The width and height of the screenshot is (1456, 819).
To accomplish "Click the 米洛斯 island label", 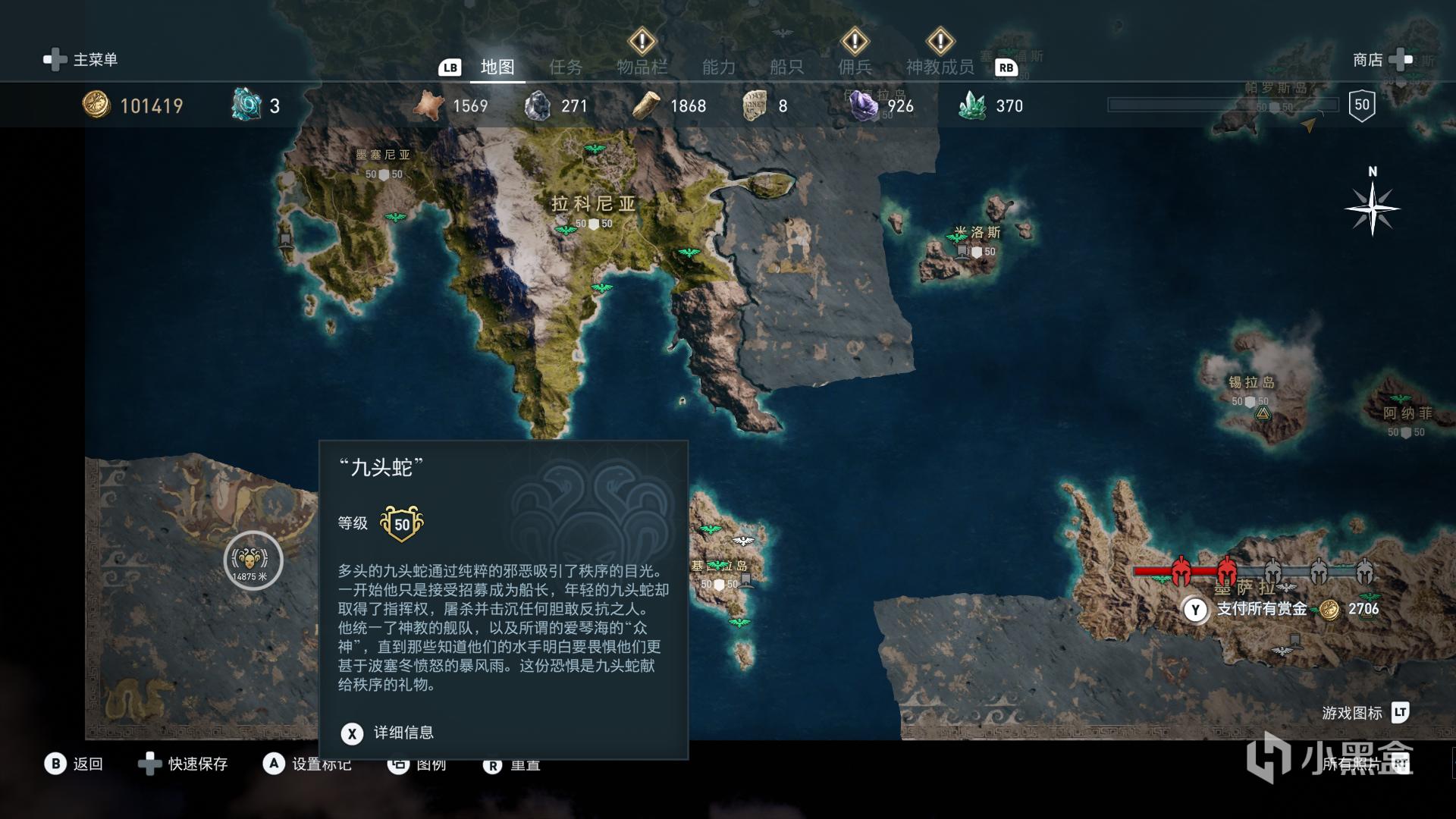I will click(977, 233).
